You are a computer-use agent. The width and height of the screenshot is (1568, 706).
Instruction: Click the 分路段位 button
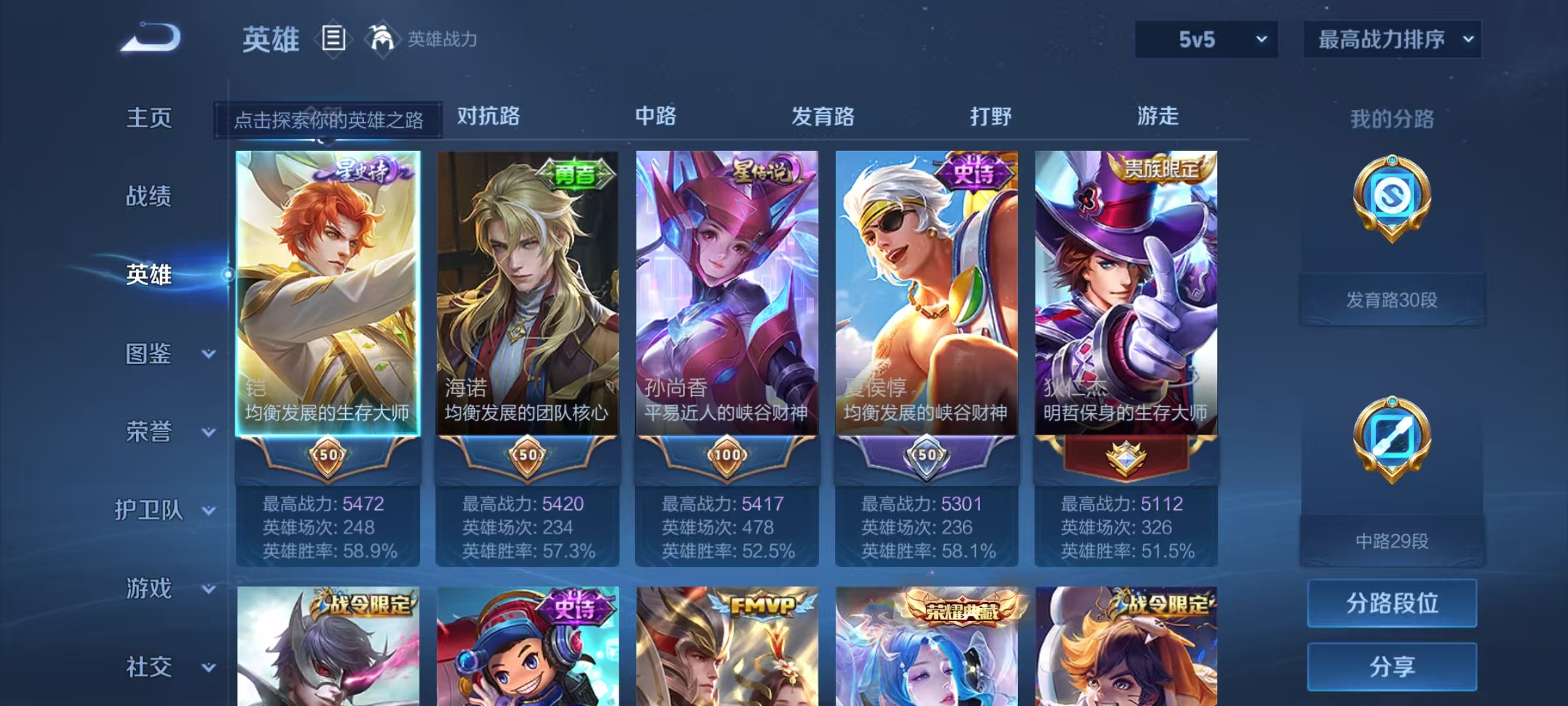[1392, 603]
